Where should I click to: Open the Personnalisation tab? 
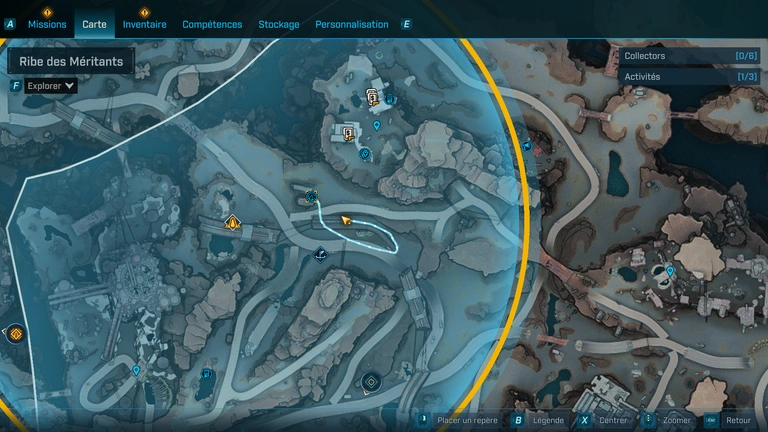pos(351,24)
